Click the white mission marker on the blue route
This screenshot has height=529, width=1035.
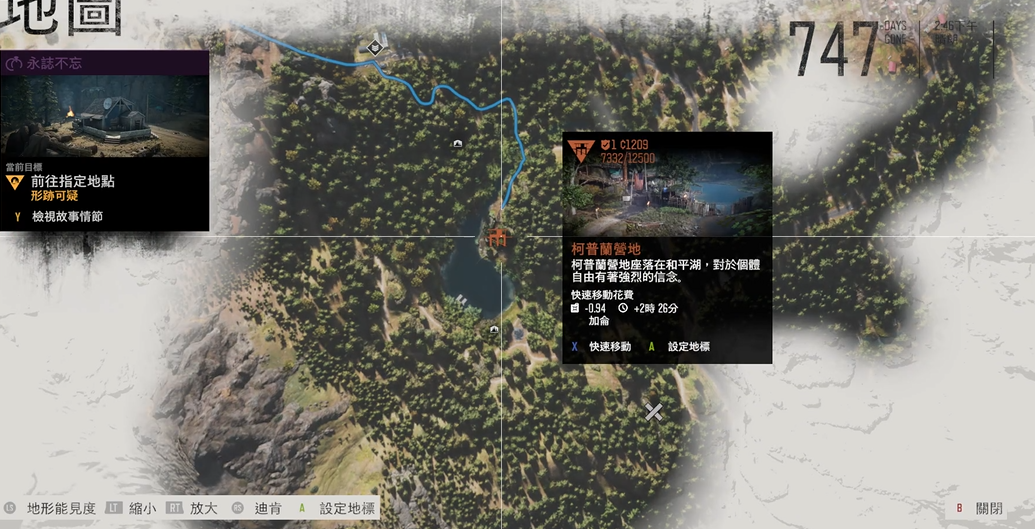(376, 45)
